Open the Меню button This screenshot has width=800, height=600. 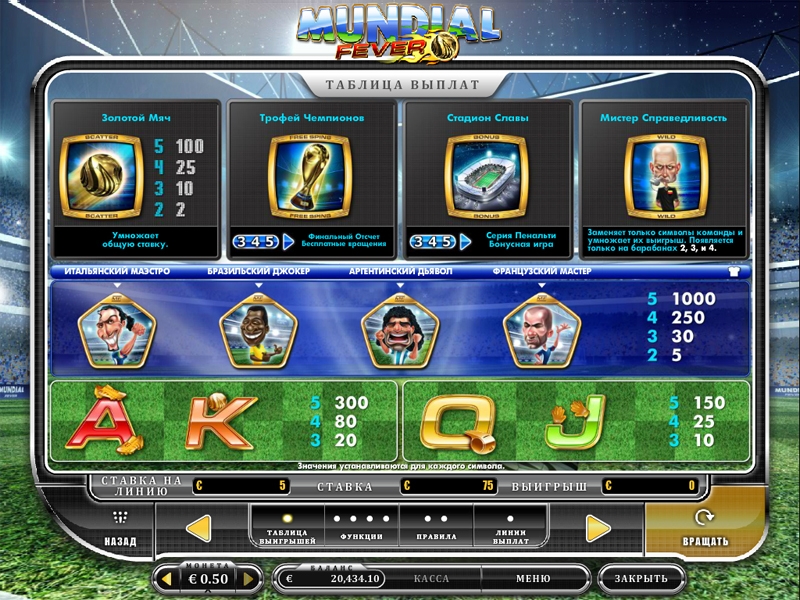(533, 578)
